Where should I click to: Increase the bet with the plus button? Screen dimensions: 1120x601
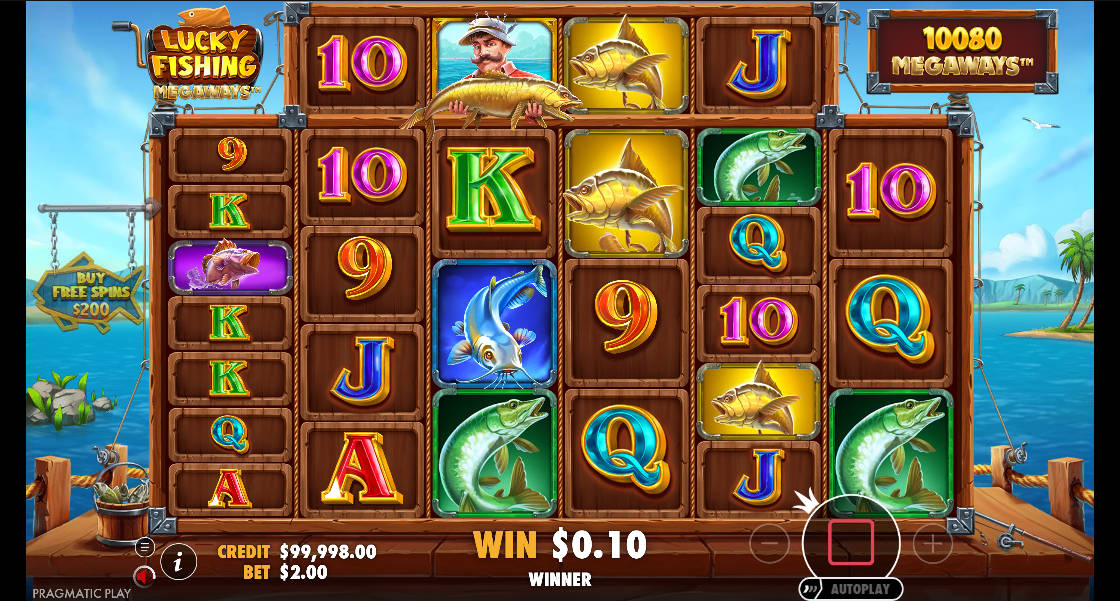click(932, 543)
